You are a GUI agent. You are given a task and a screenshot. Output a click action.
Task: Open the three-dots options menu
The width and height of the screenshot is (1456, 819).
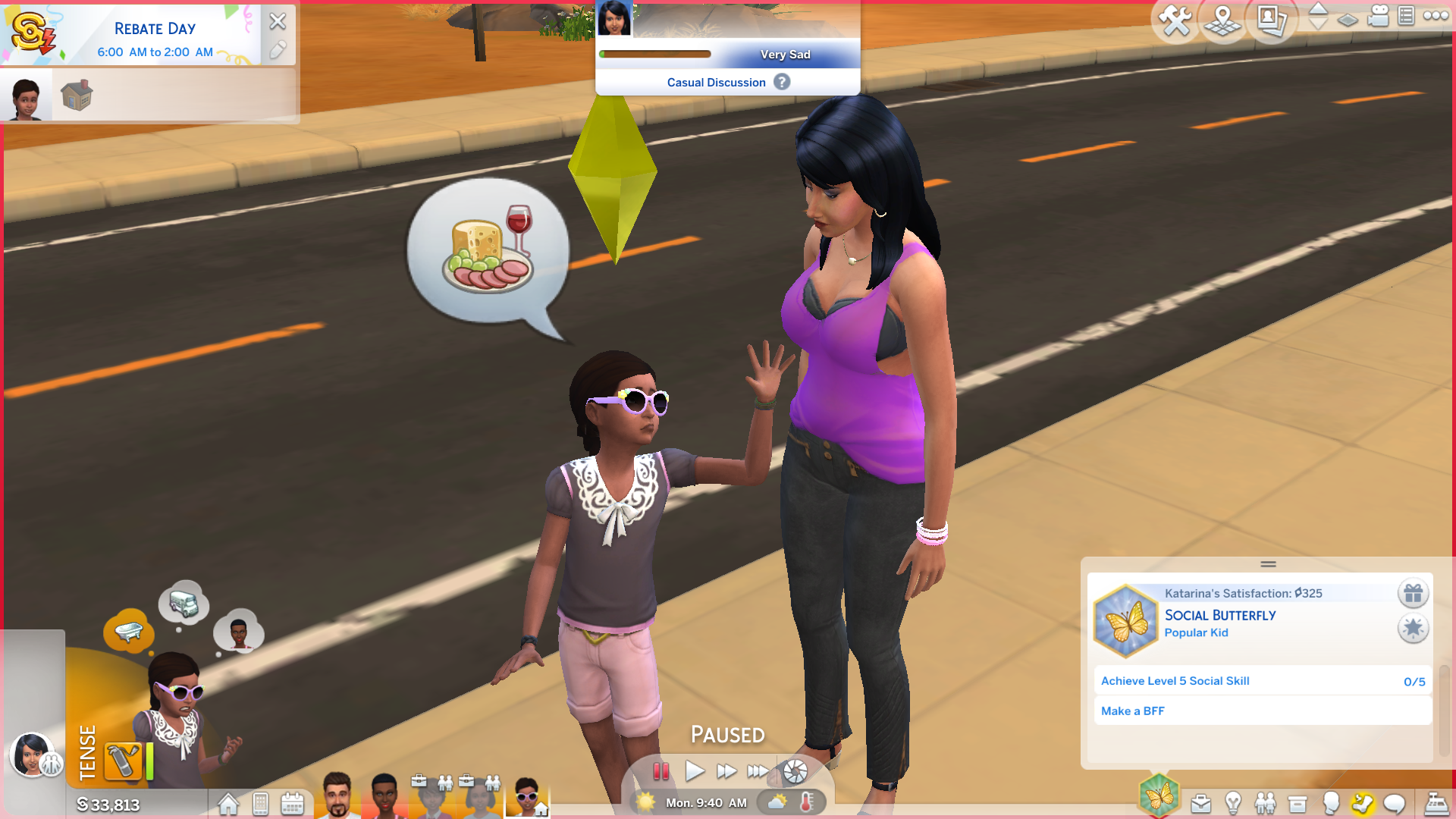coord(1436,16)
